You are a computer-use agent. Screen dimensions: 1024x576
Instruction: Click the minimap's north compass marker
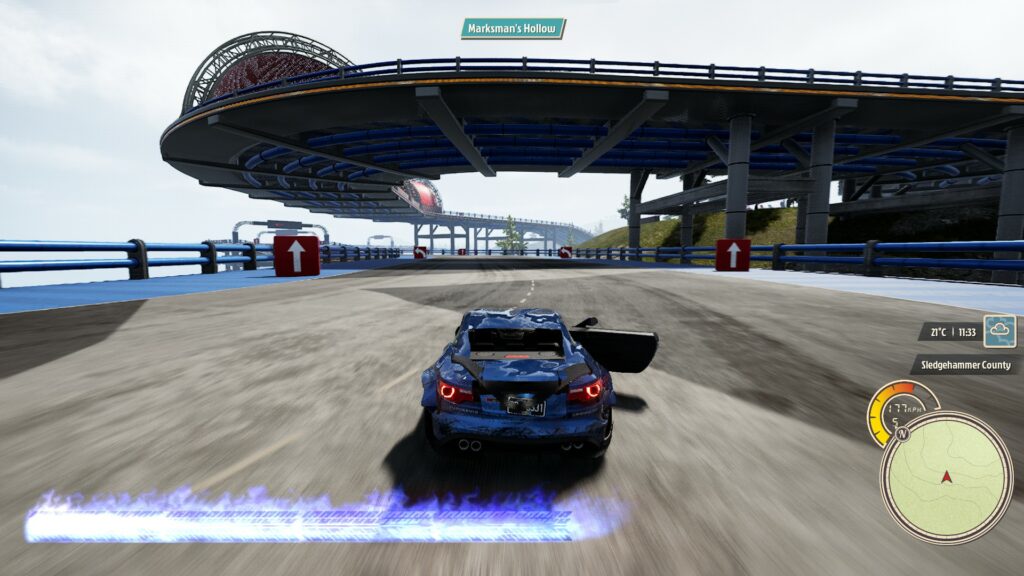click(901, 434)
